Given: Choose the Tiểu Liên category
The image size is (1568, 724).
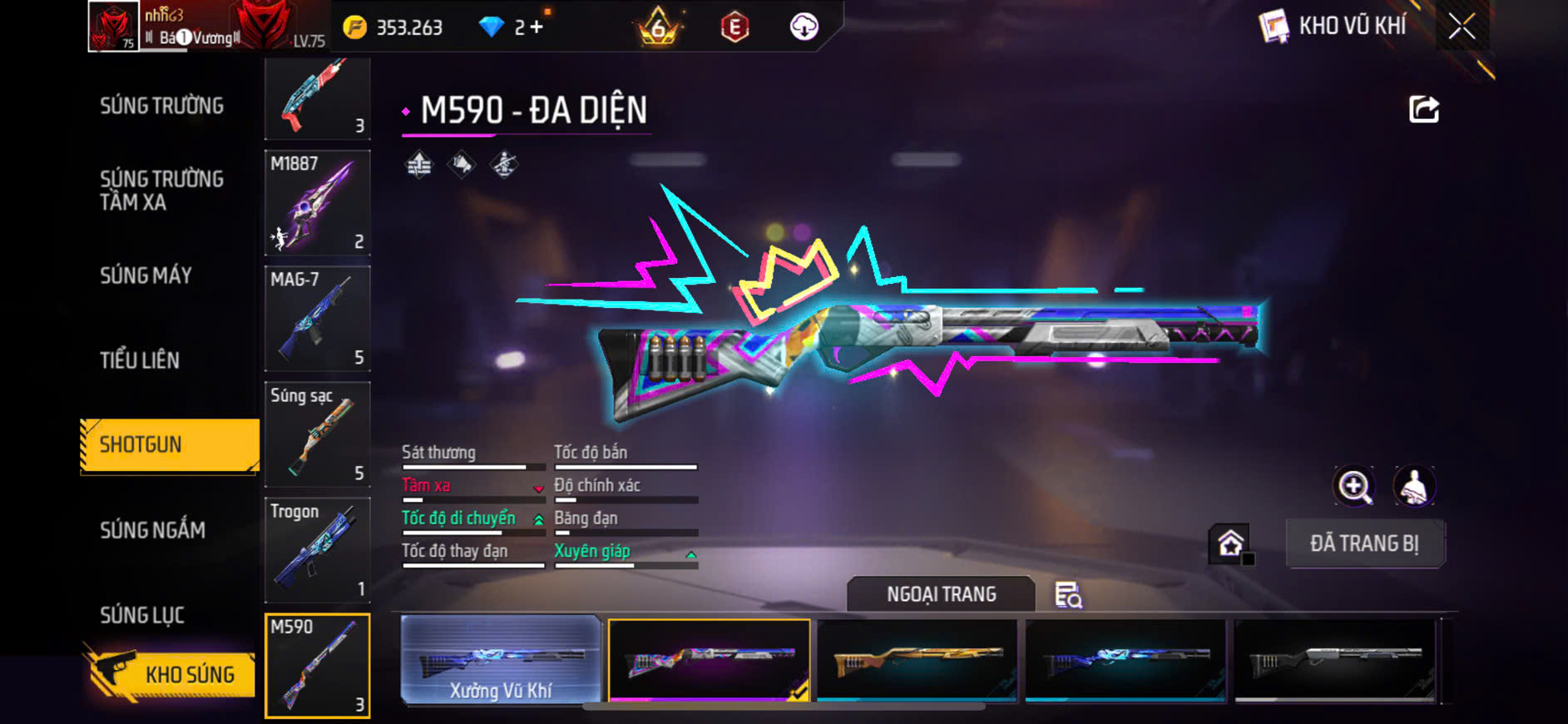Looking at the screenshot, I should [140, 360].
